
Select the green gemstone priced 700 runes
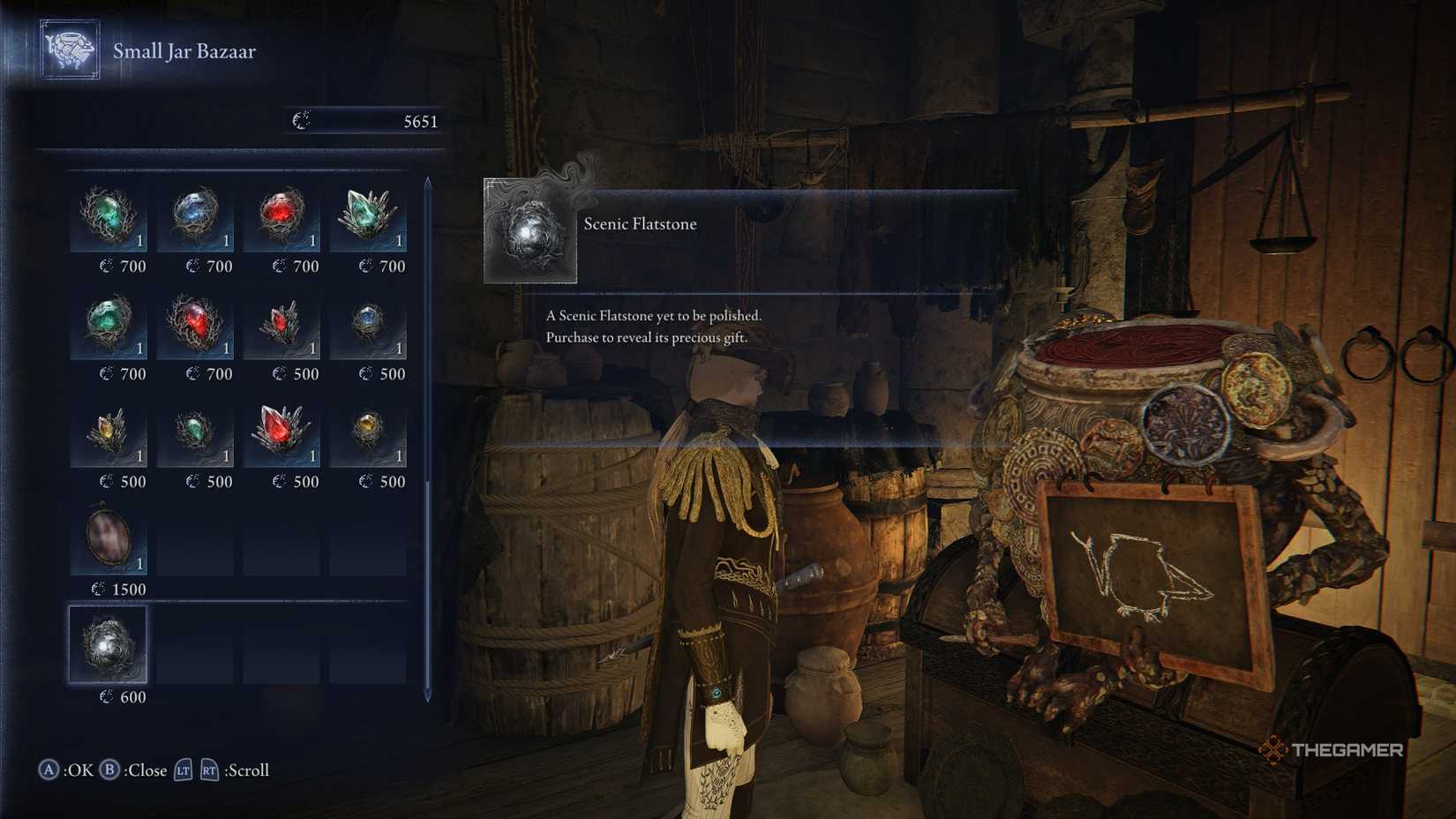tap(109, 216)
